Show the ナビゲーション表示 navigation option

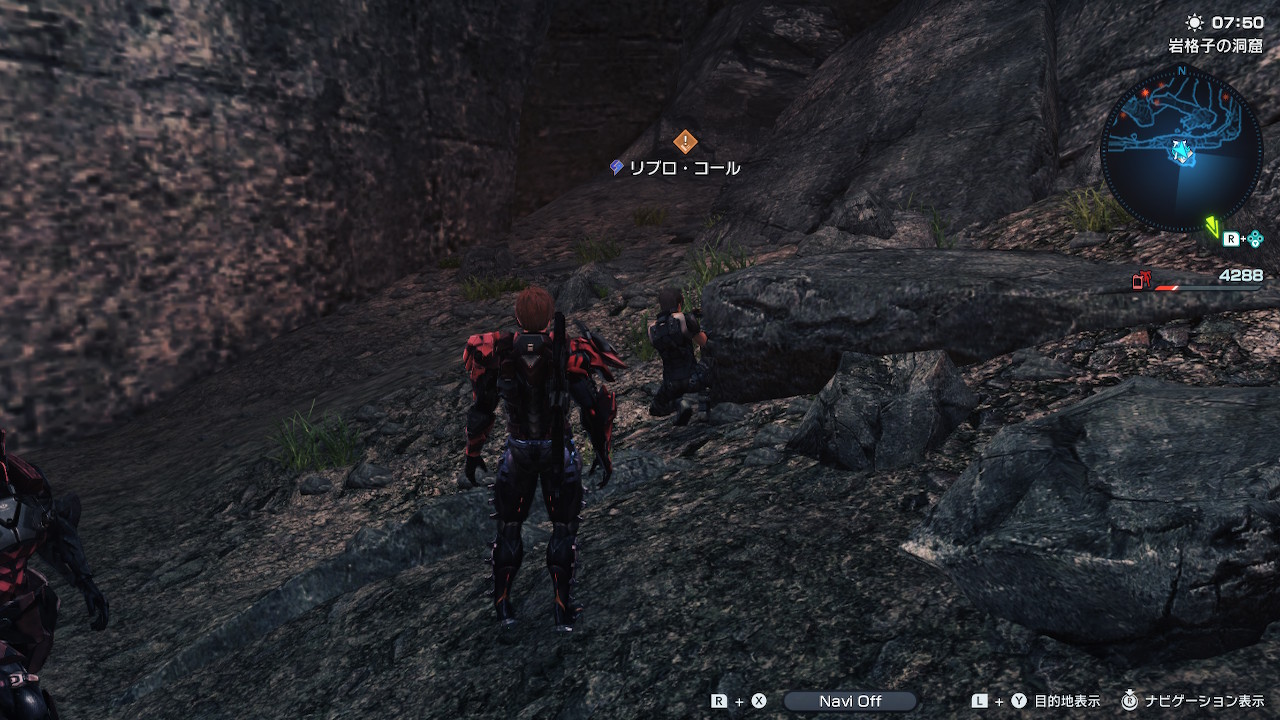click(1203, 701)
